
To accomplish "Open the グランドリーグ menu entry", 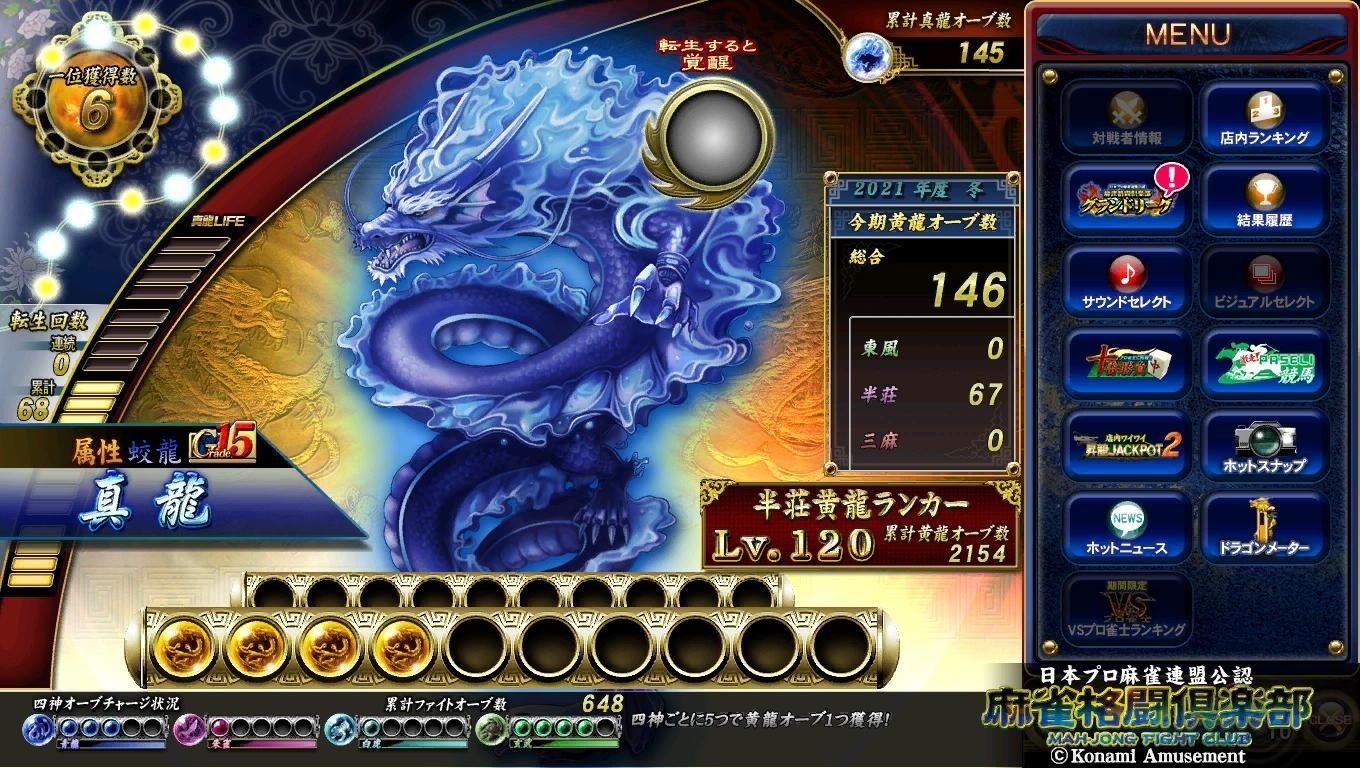I will pyautogui.click(x=1127, y=200).
